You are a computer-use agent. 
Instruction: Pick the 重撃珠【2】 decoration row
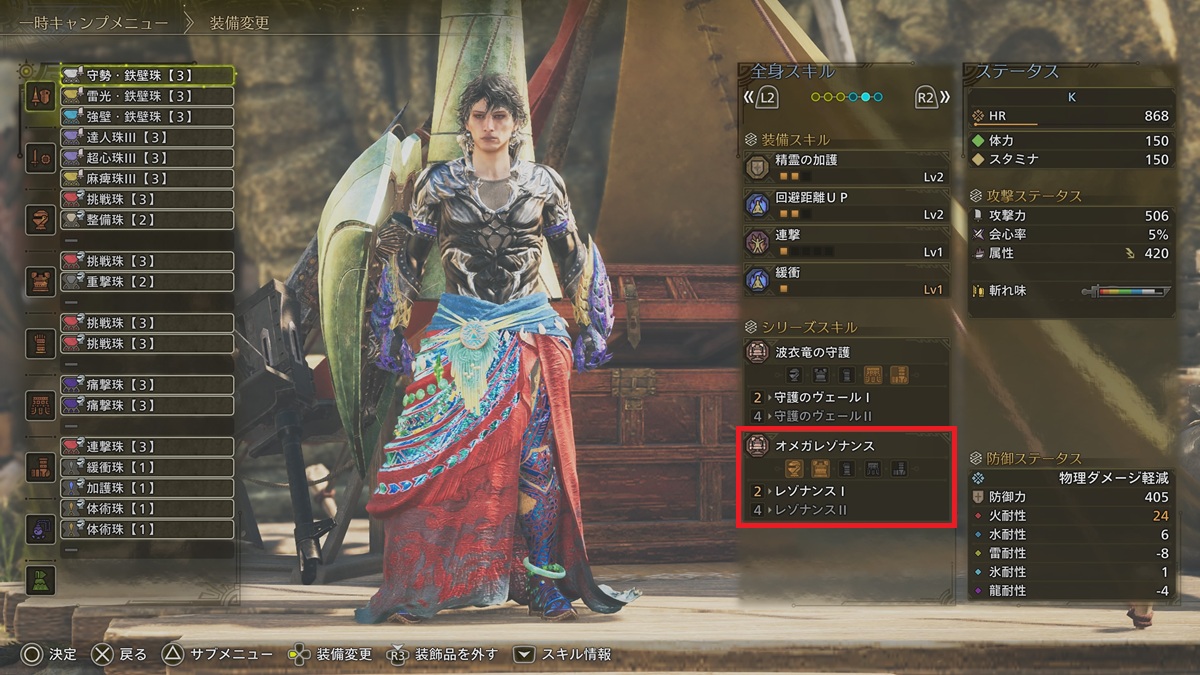coord(146,282)
